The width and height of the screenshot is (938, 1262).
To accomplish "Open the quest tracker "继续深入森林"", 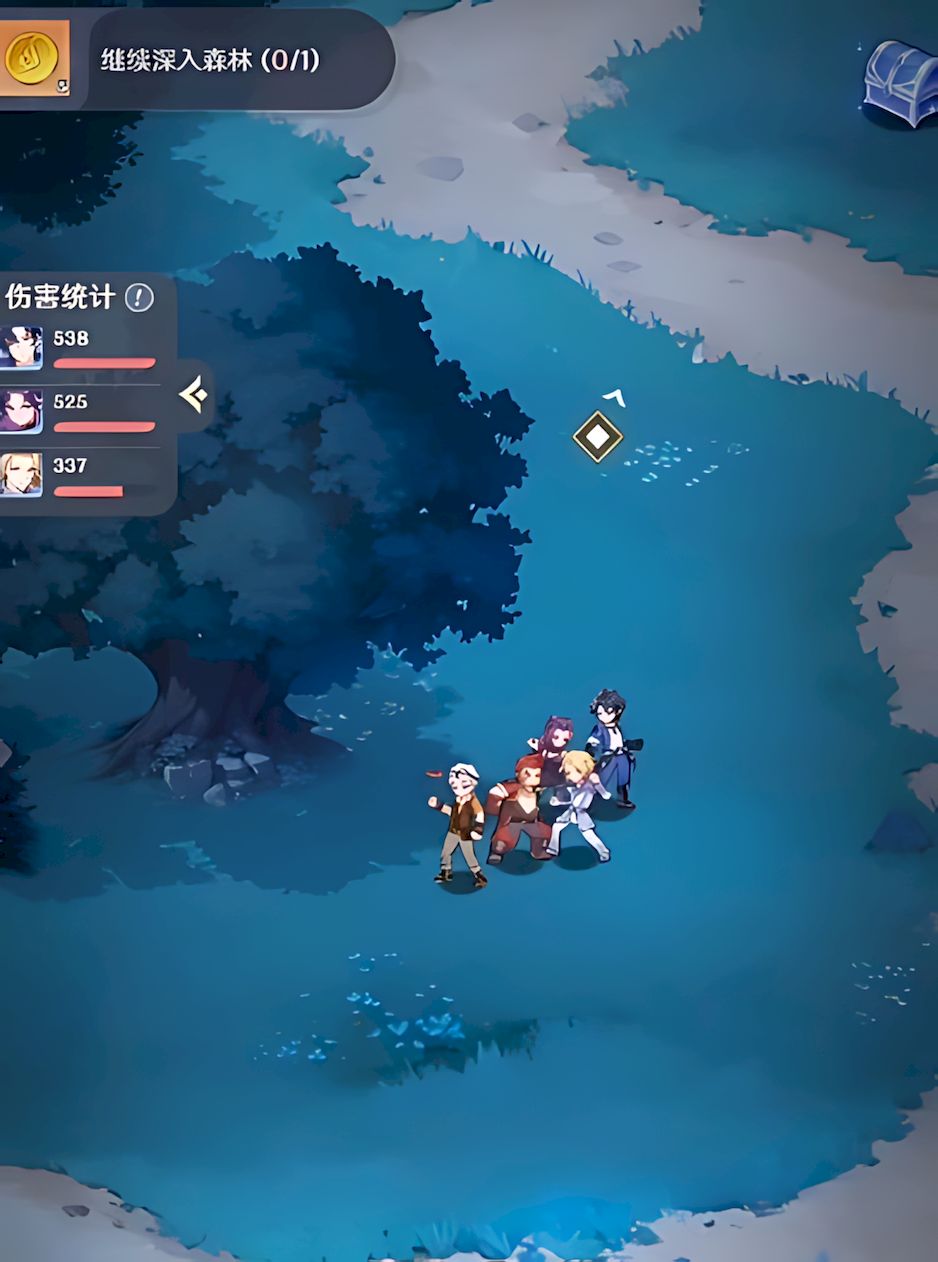I will pyautogui.click(x=210, y=60).
